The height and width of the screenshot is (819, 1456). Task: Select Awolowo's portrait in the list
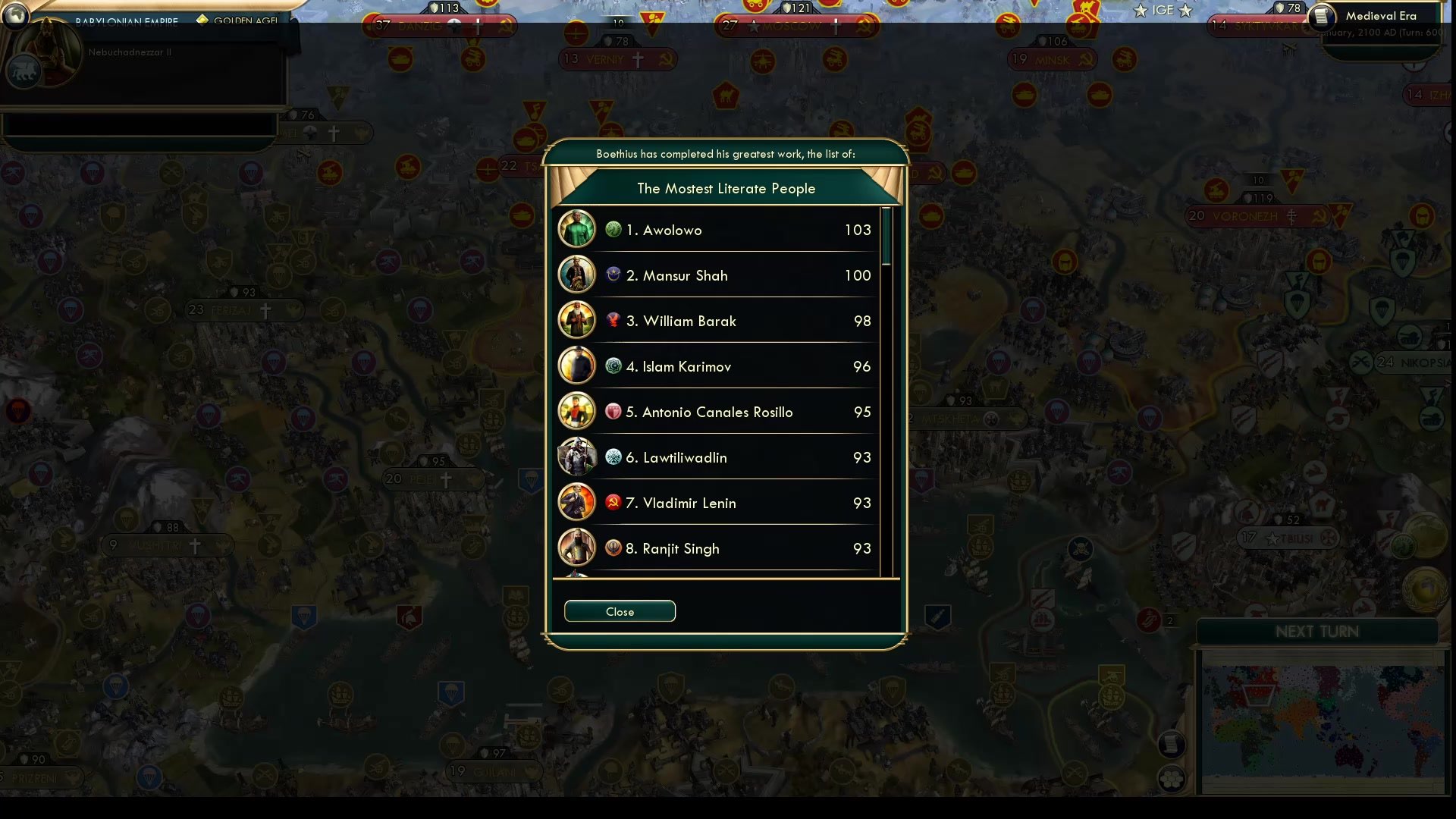(577, 229)
